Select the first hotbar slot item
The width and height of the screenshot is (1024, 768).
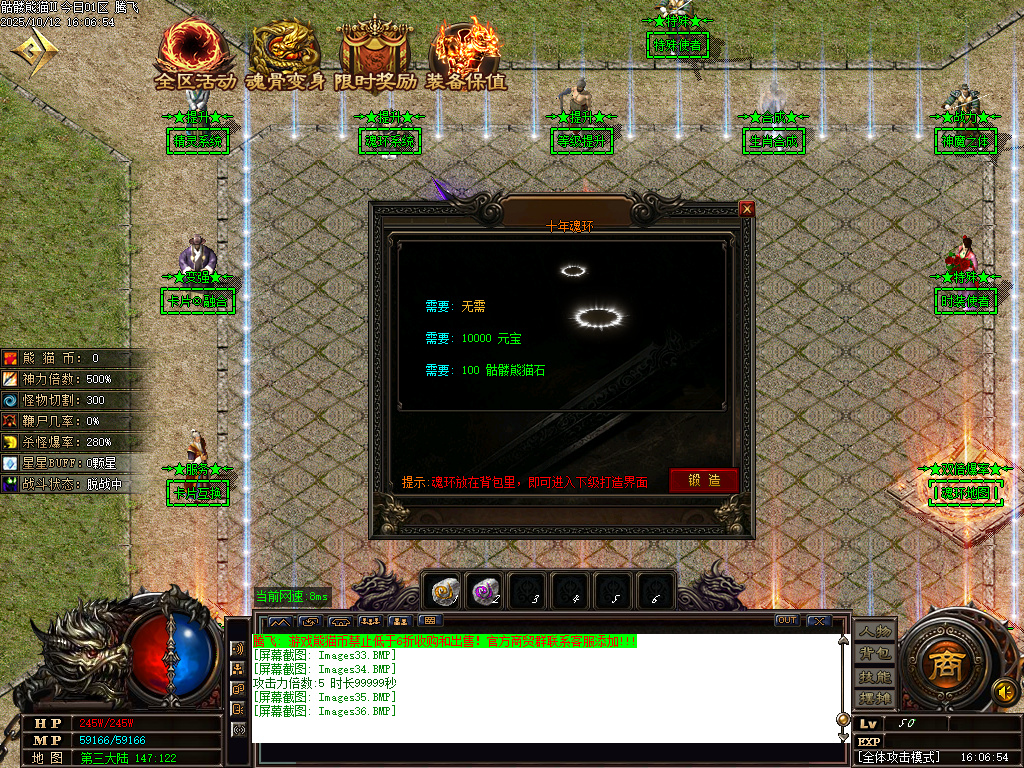point(443,592)
